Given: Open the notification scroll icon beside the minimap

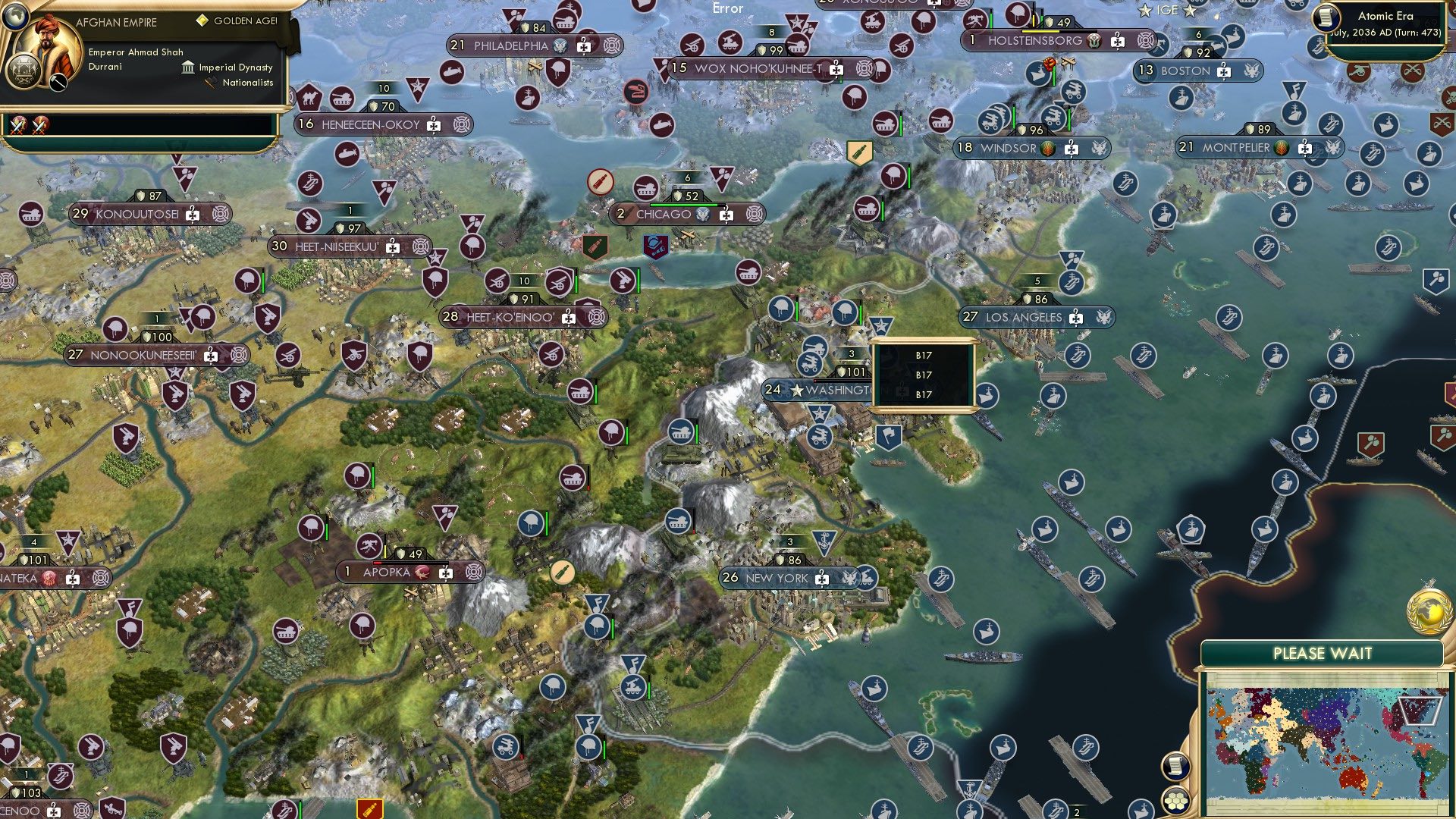Looking at the screenshot, I should 1175,767.
